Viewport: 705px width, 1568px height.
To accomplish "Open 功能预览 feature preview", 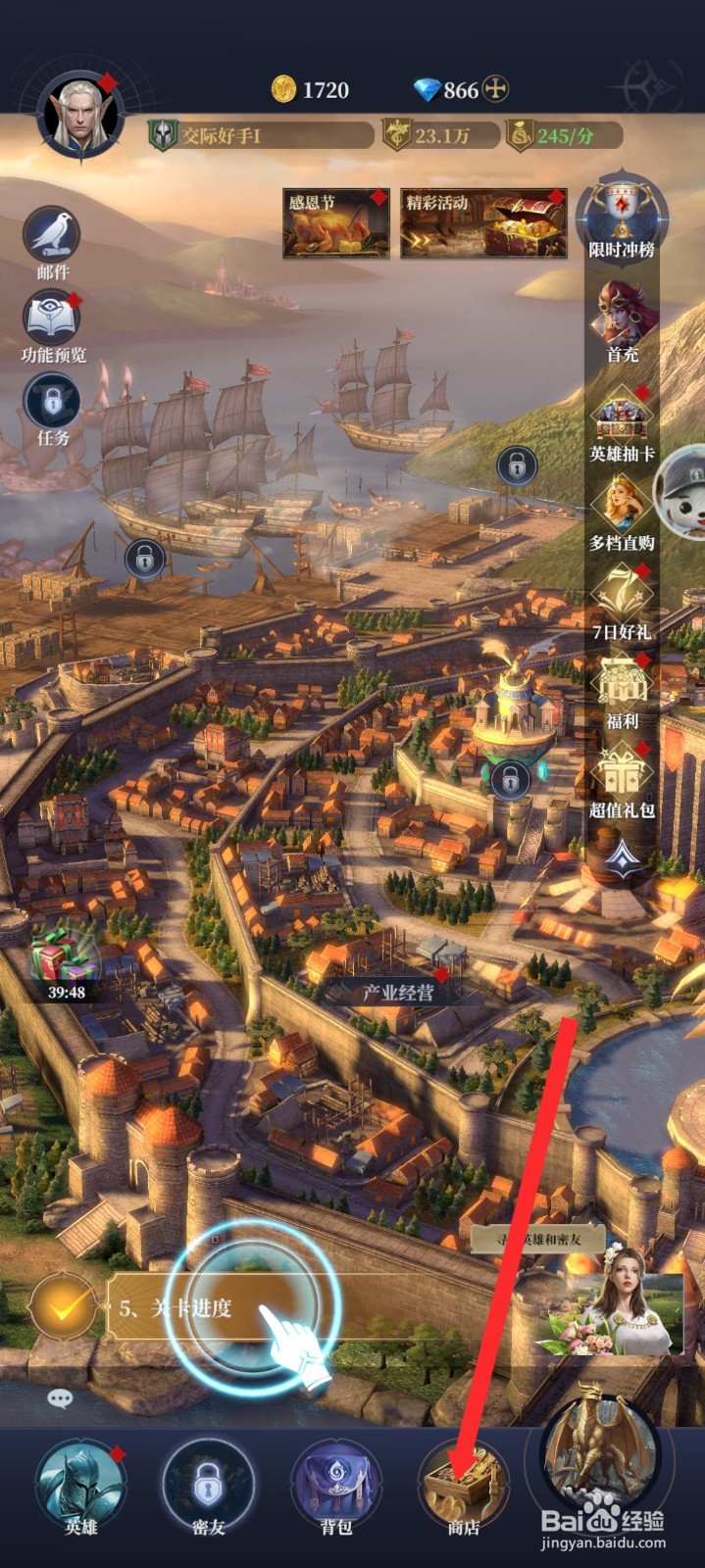I will click(52, 321).
